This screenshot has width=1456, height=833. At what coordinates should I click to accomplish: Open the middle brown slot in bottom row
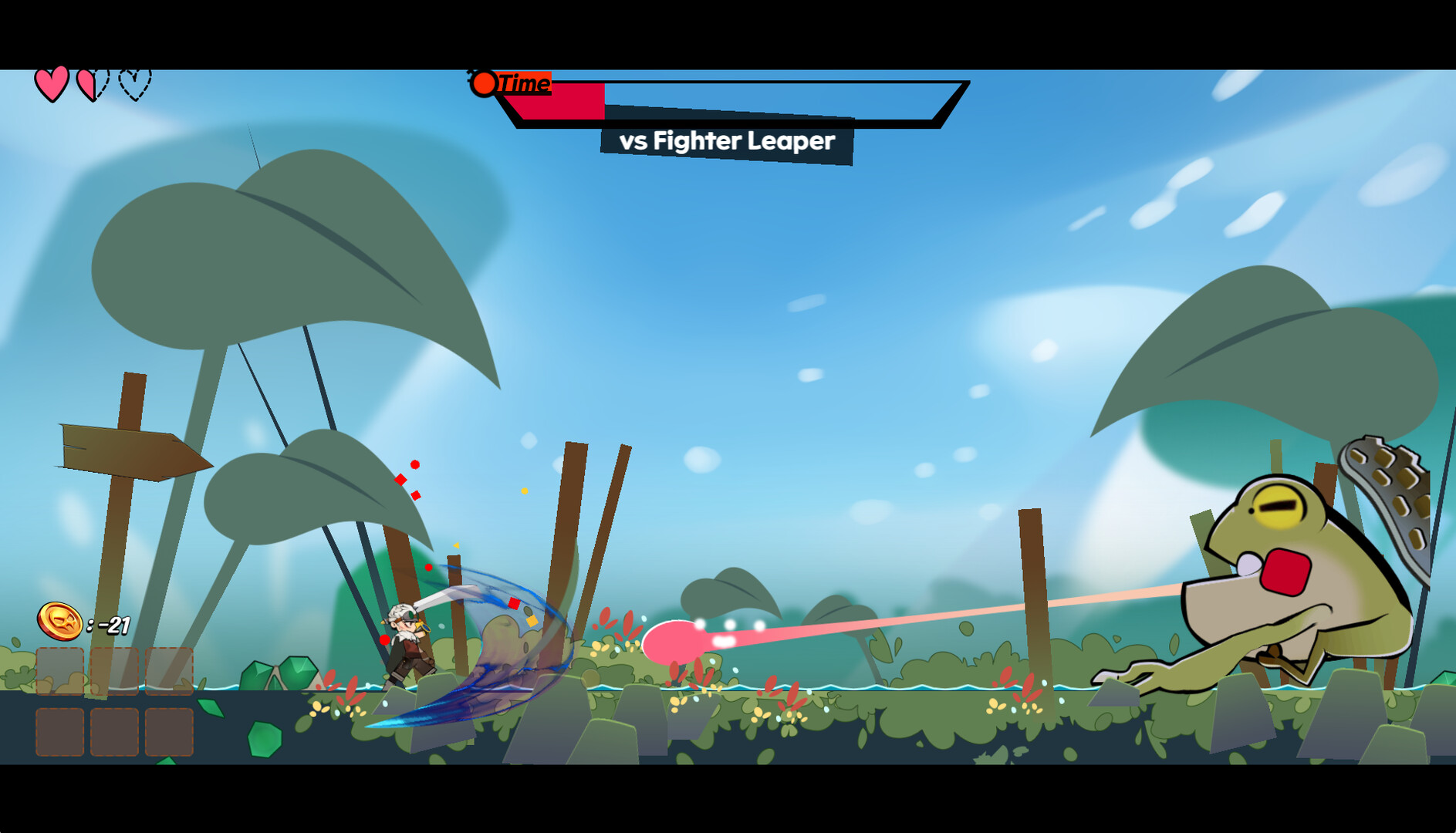116,731
